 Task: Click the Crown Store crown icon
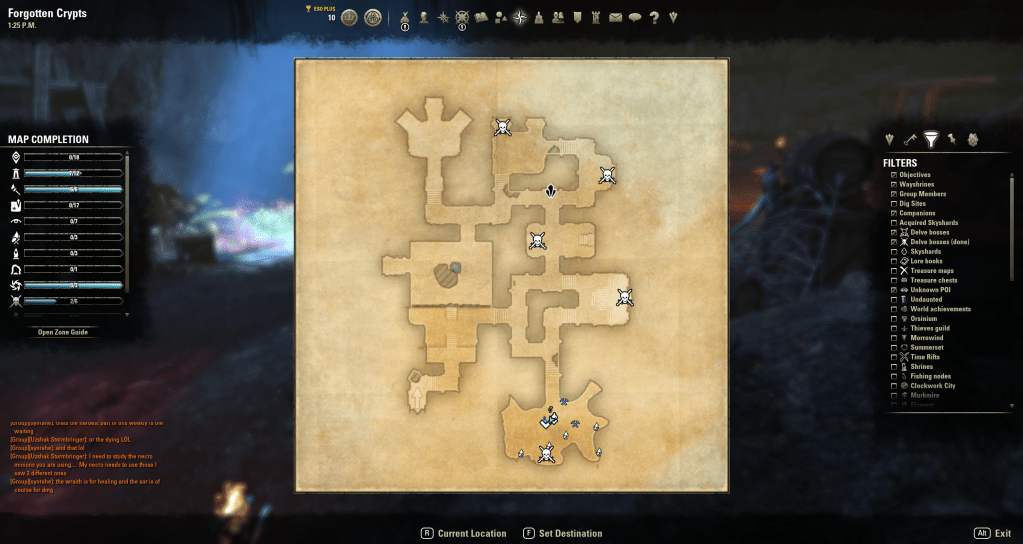click(x=349, y=17)
